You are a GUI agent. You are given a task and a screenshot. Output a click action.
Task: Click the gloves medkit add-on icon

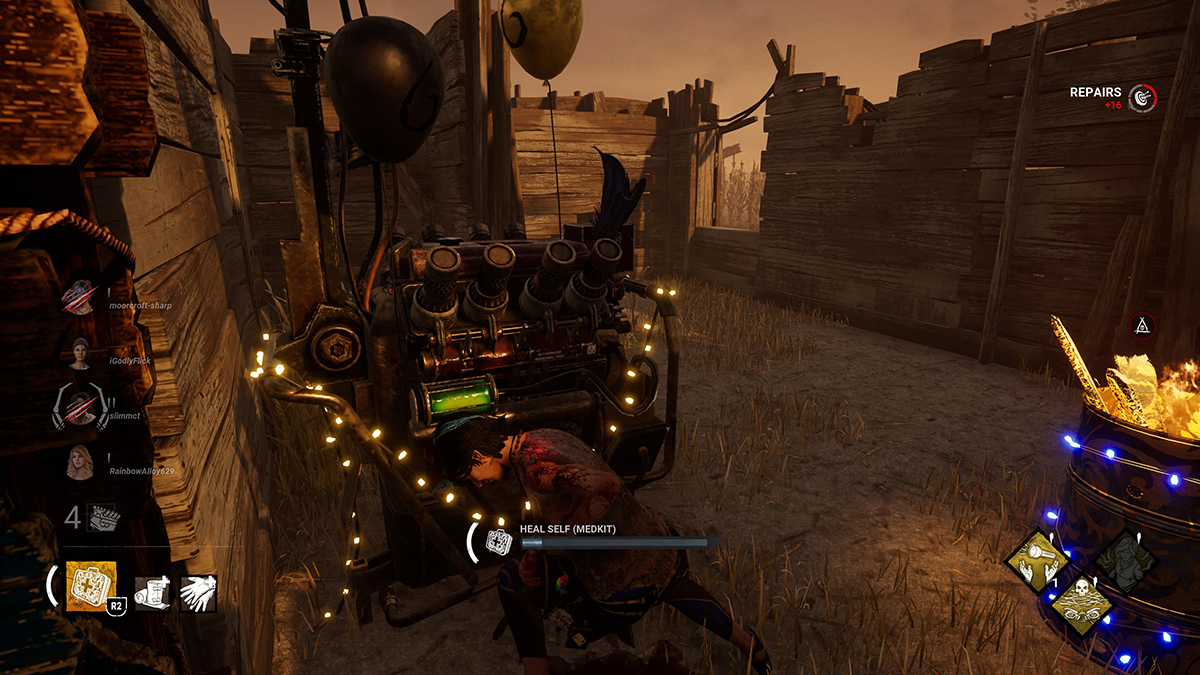point(198,593)
